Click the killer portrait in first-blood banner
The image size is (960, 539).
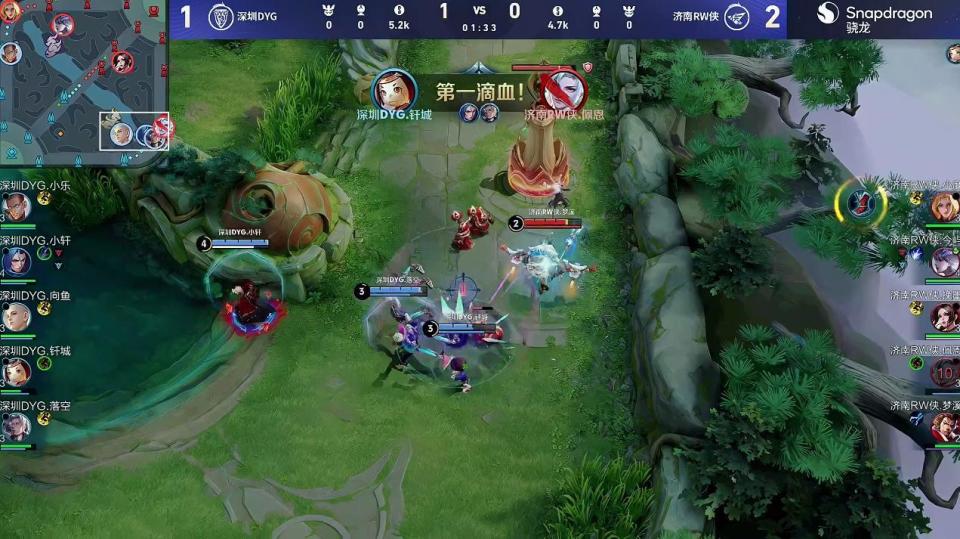point(394,90)
